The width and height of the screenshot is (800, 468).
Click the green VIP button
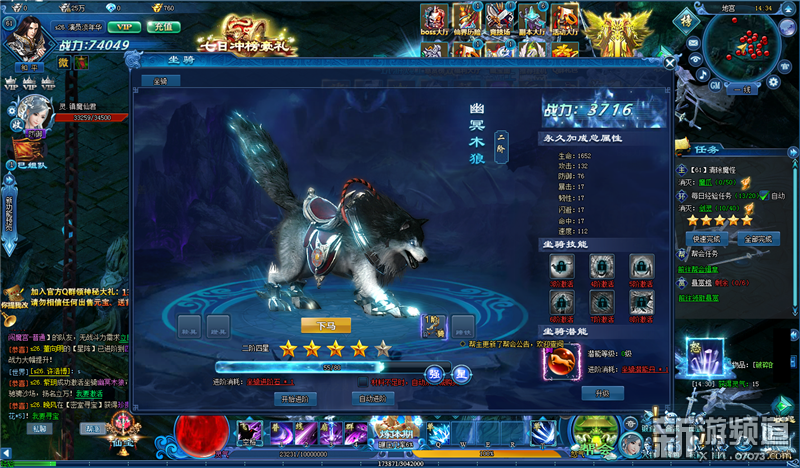[124, 28]
